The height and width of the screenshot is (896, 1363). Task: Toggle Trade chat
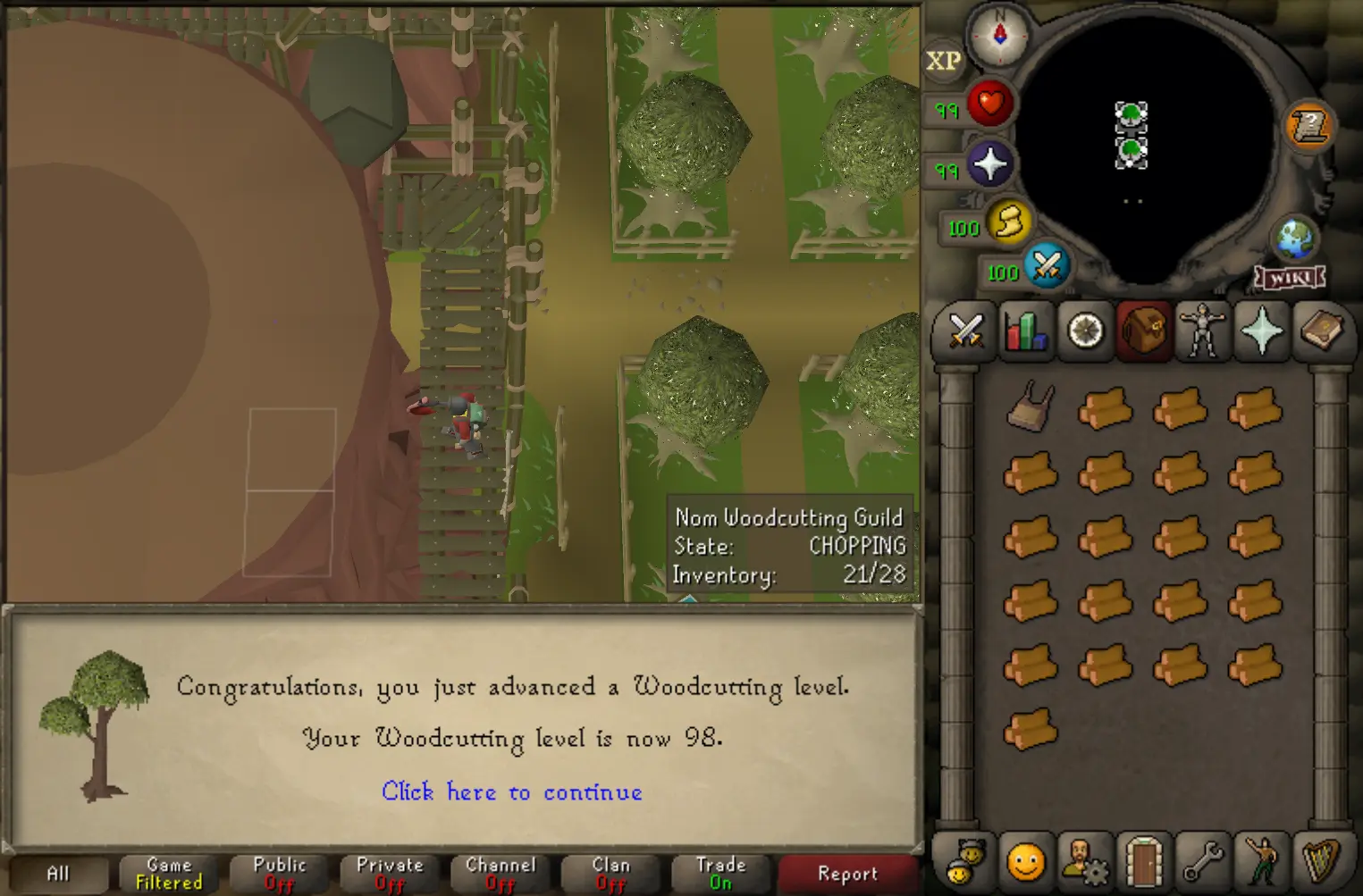tap(720, 873)
